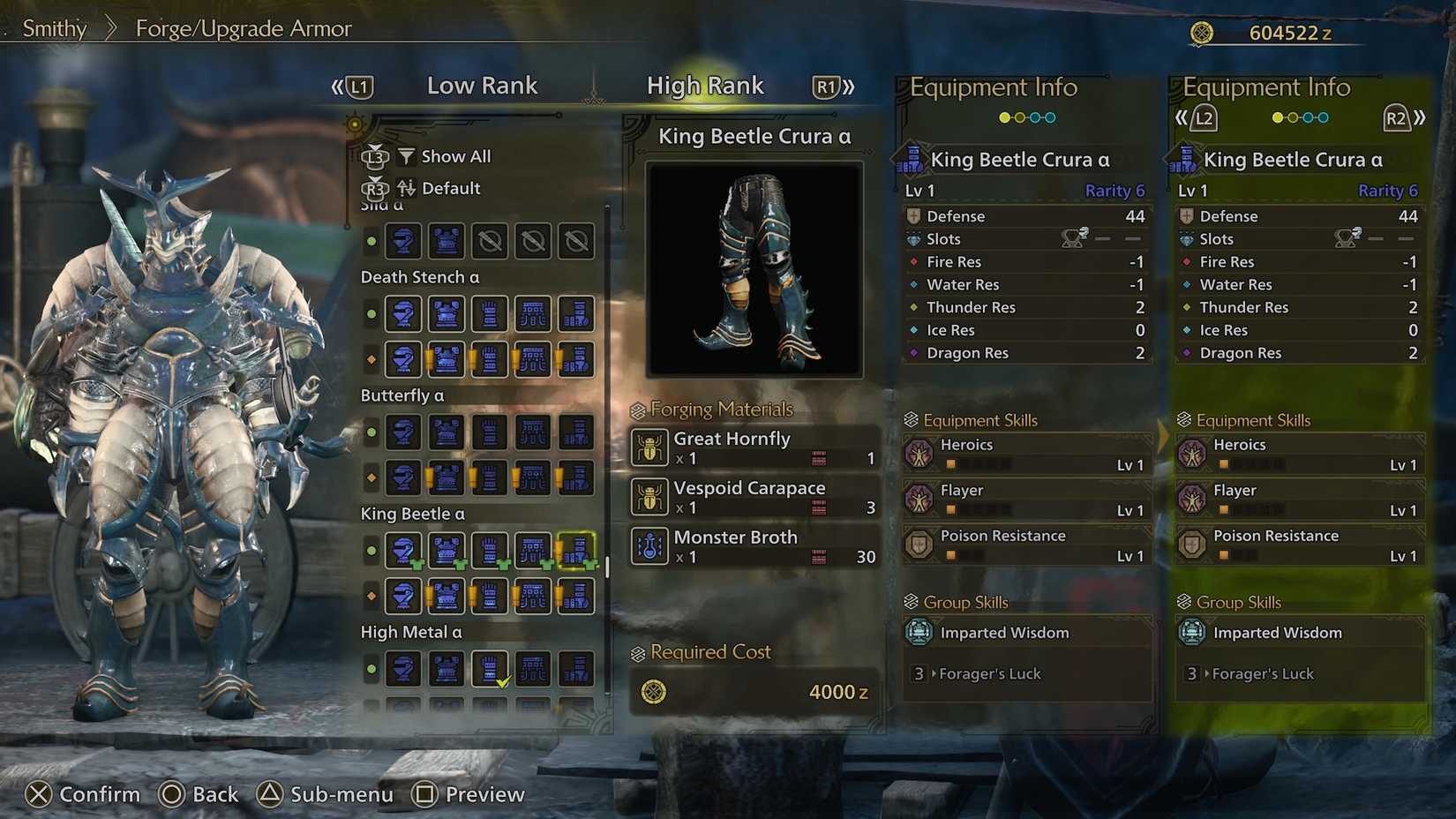Screen dimensions: 1456x819
Task: Open the armor Preview
Action: 469,794
